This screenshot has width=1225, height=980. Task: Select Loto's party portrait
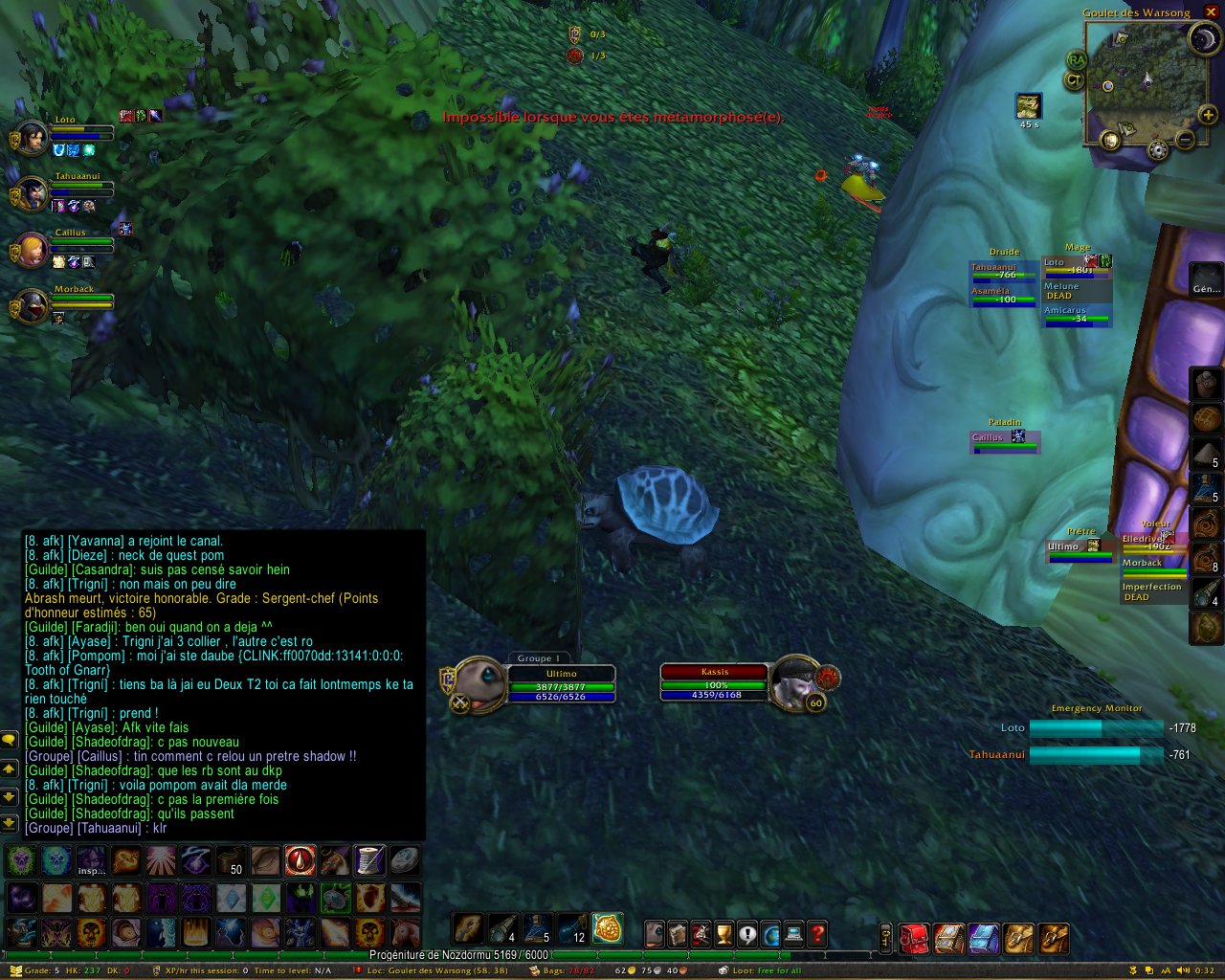(x=32, y=139)
